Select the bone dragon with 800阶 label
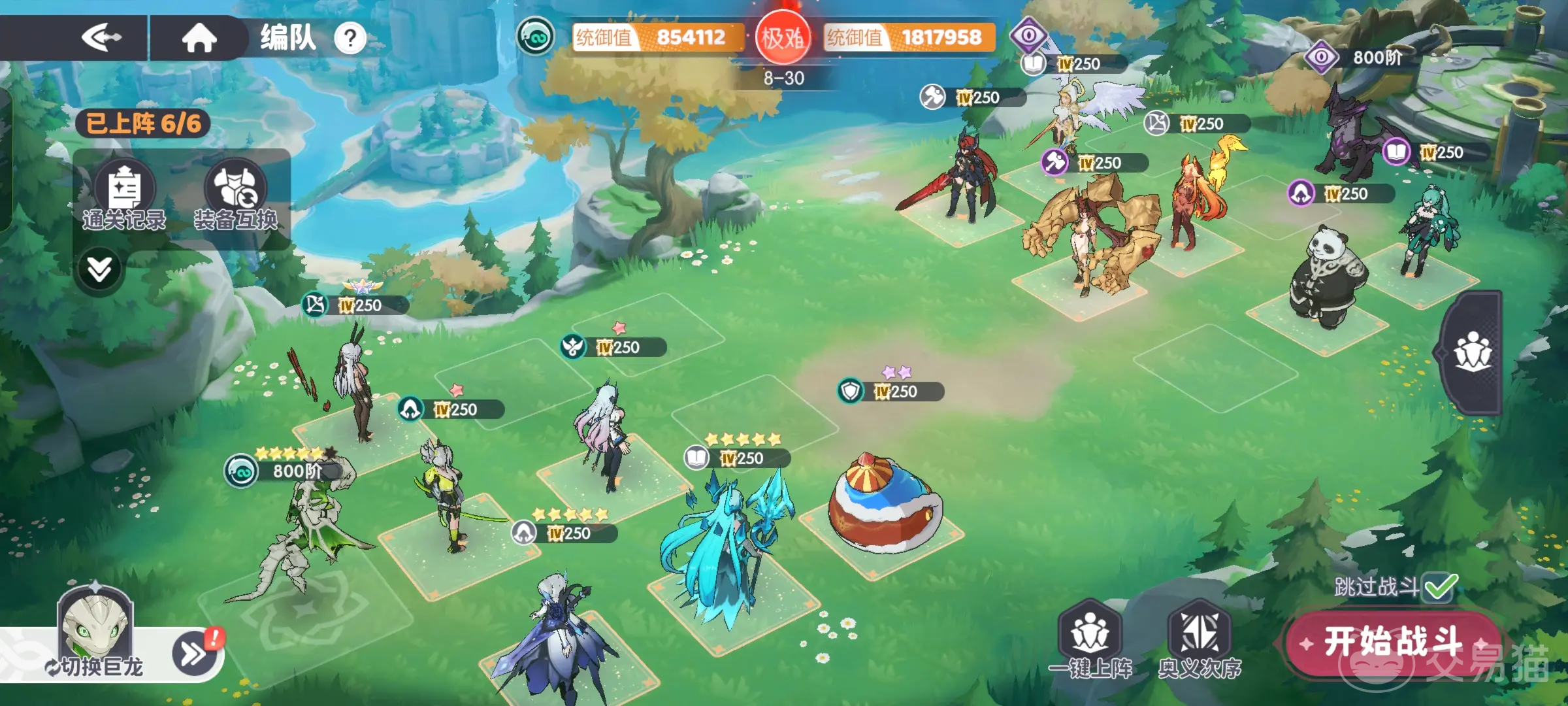This screenshot has width=1568, height=706. [x=307, y=529]
